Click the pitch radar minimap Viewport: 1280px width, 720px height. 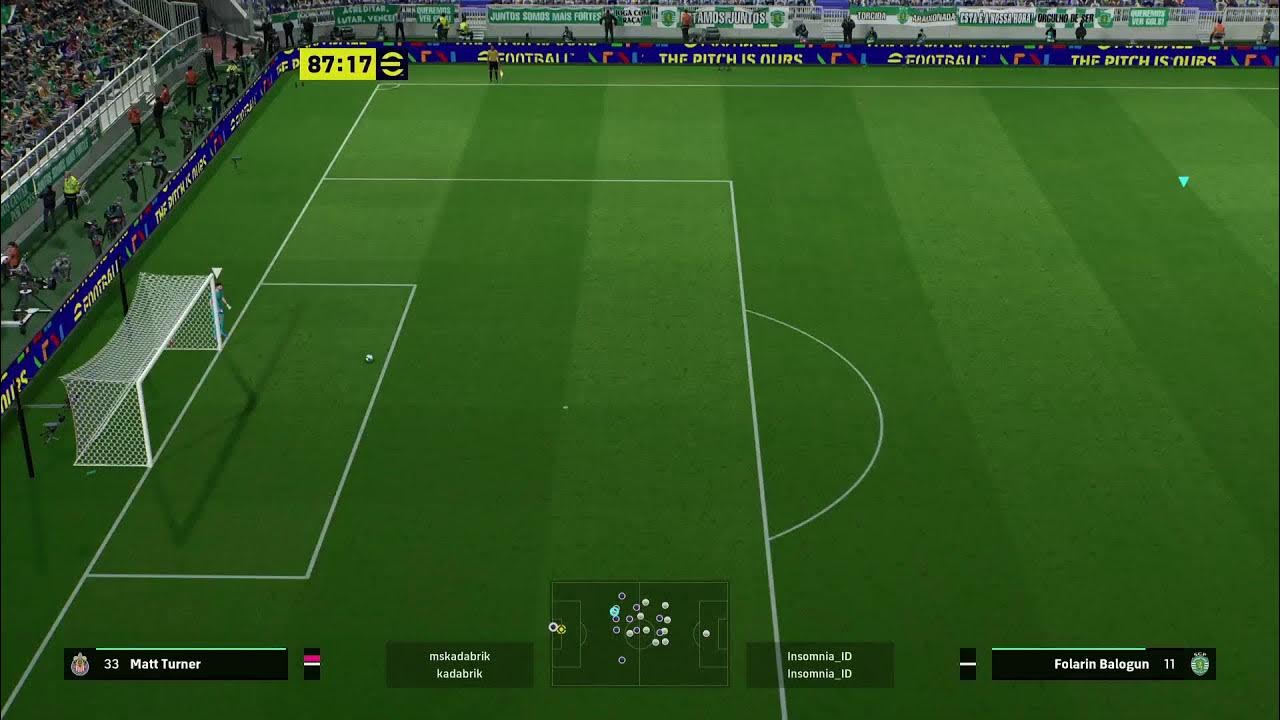[639, 633]
